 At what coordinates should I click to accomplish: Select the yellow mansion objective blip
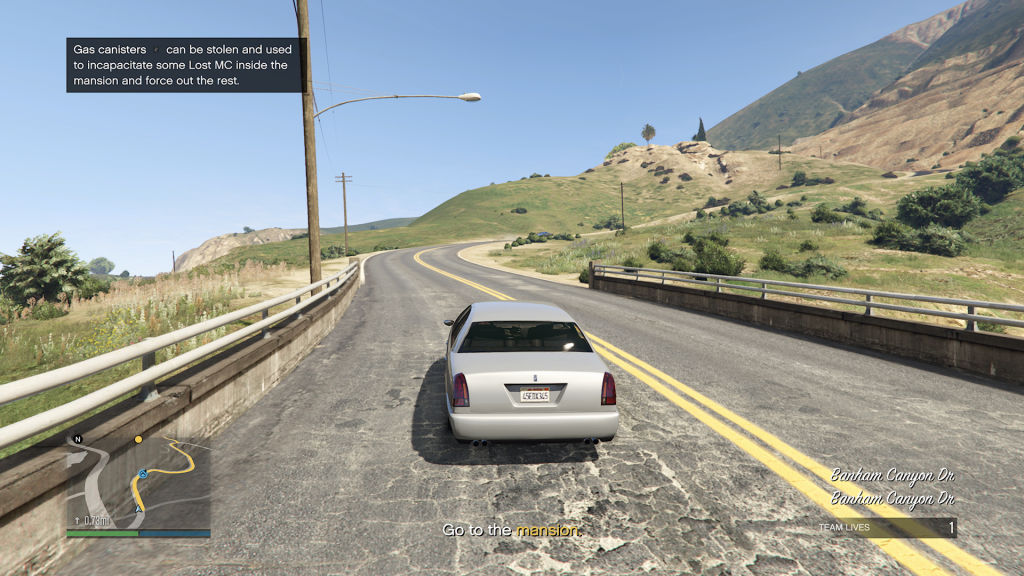coord(138,439)
